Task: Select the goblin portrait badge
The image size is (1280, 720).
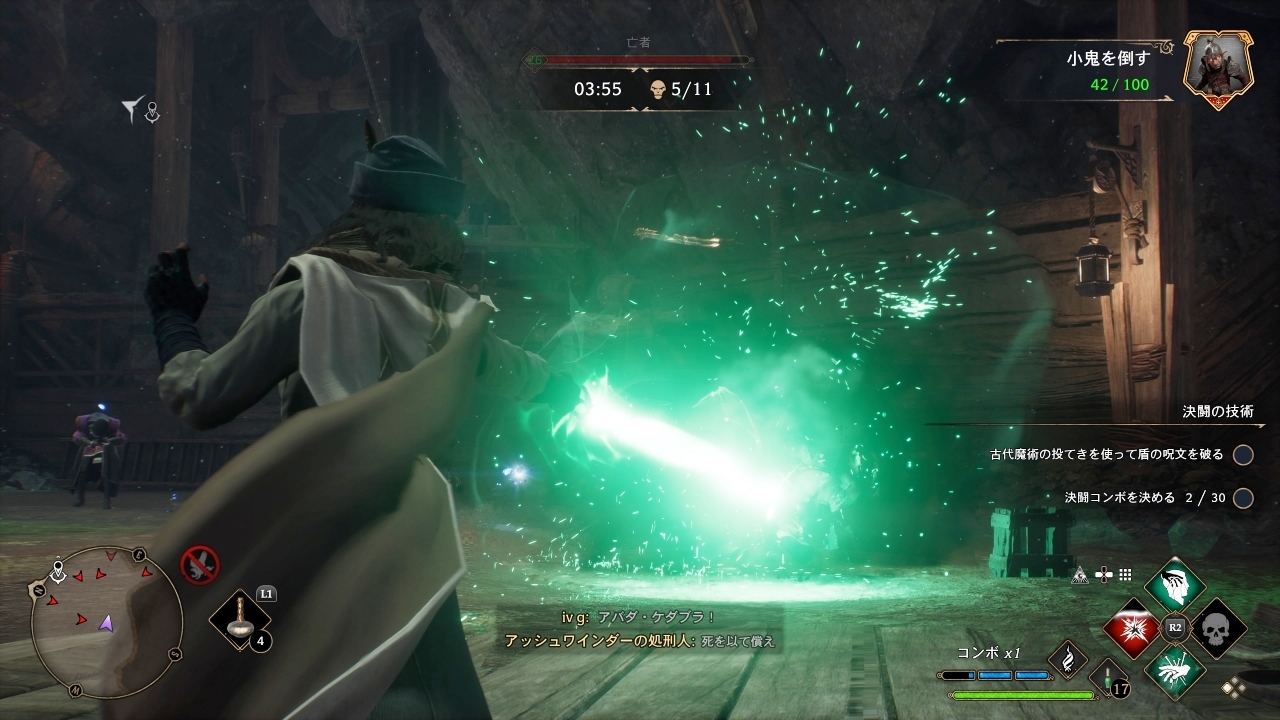Action: pyautogui.click(x=1218, y=68)
